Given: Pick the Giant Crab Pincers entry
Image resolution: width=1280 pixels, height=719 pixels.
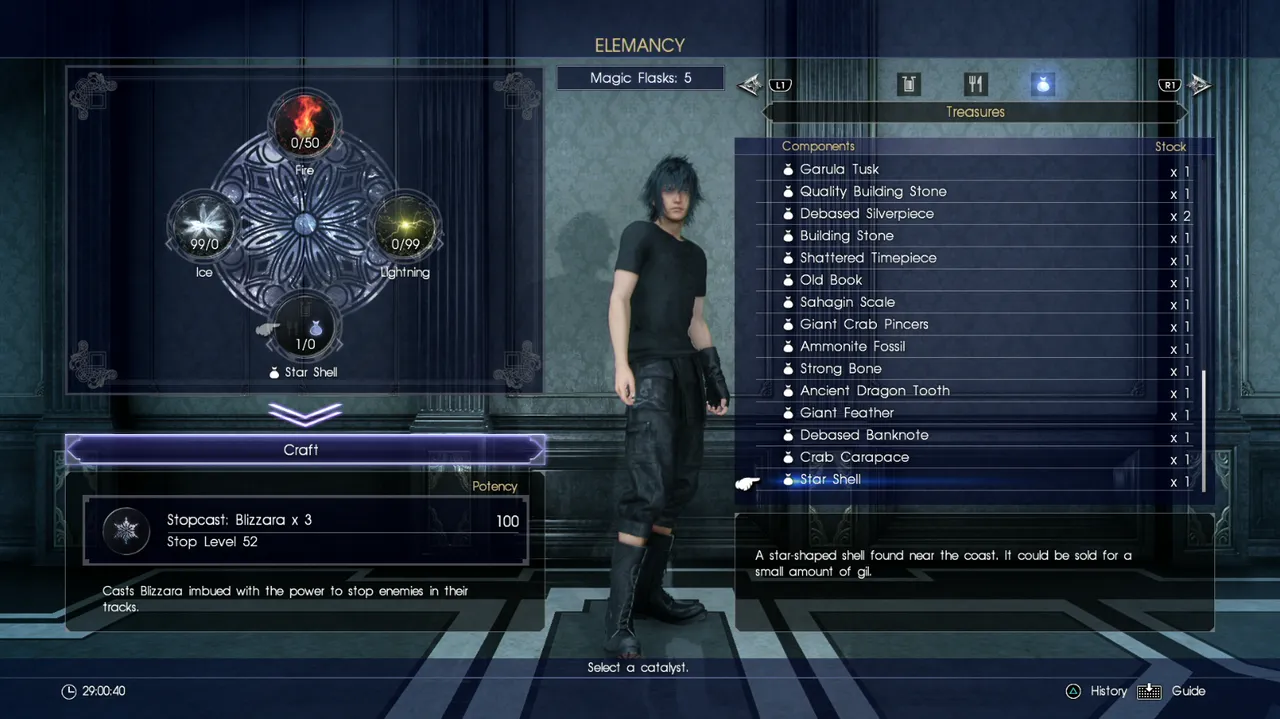Looking at the screenshot, I should coord(864,324).
